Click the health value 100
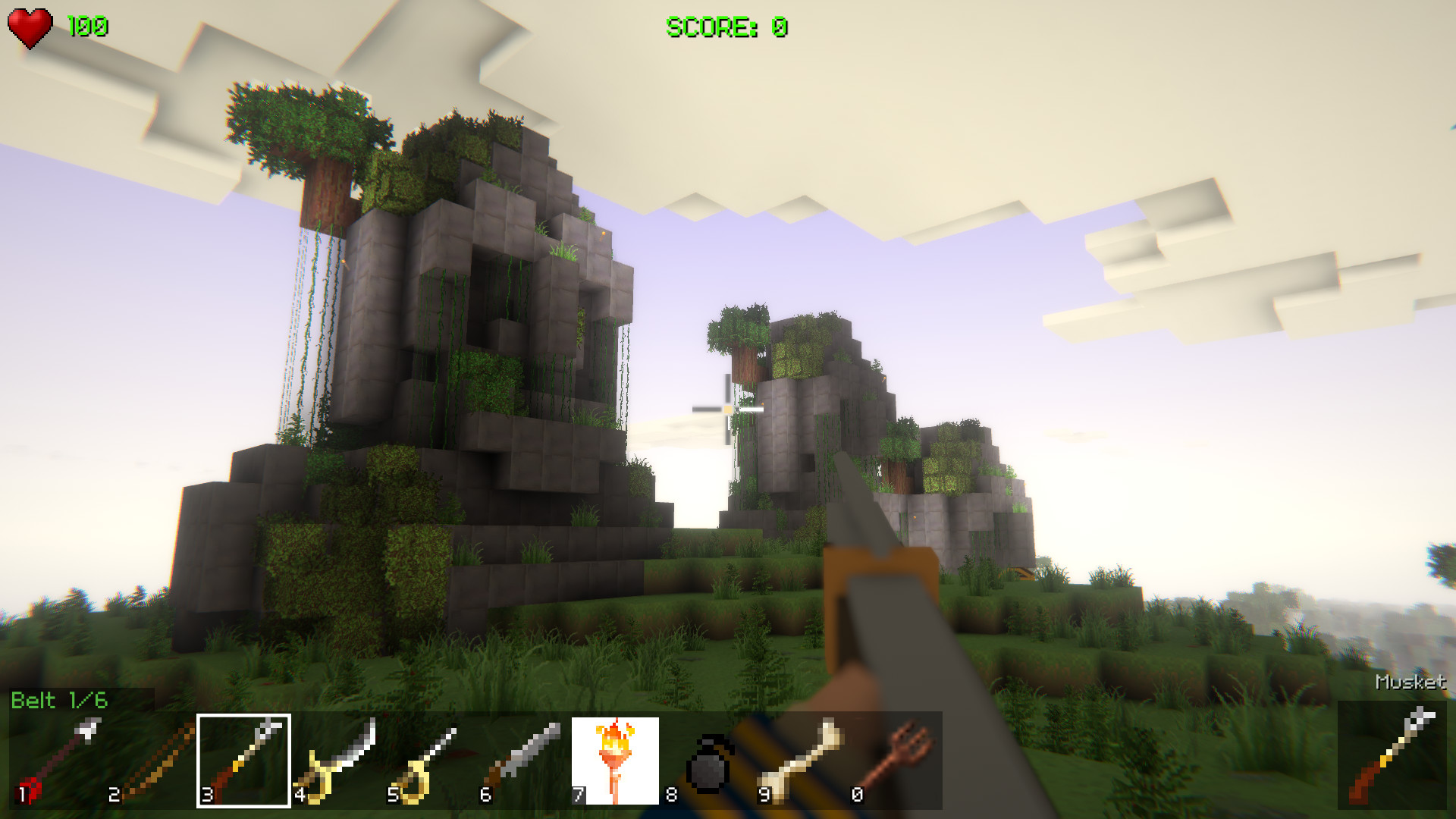Screen dimensions: 1456x819 tap(86, 27)
